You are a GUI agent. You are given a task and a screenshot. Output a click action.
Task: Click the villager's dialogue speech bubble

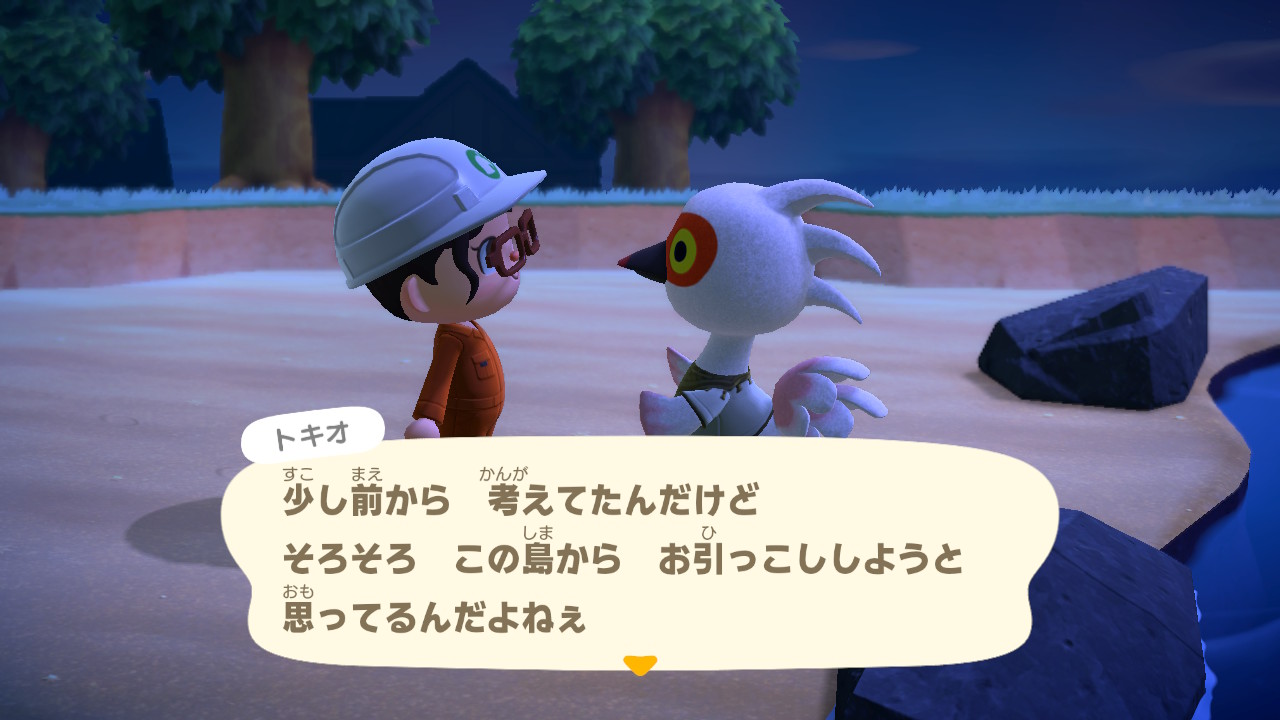[x=640, y=555]
